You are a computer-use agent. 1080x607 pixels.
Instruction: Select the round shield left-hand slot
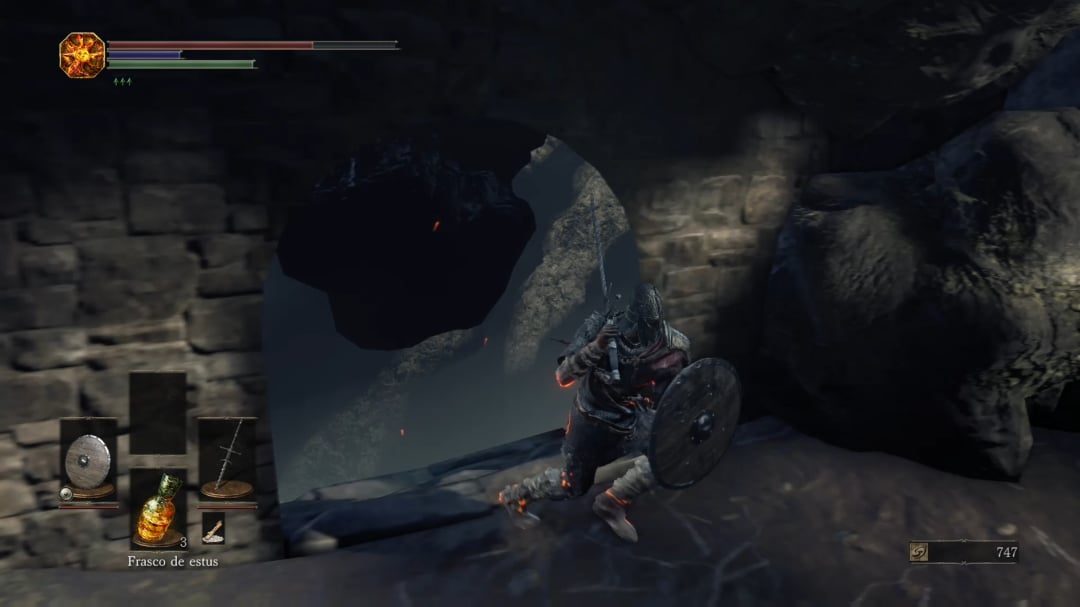(x=88, y=458)
